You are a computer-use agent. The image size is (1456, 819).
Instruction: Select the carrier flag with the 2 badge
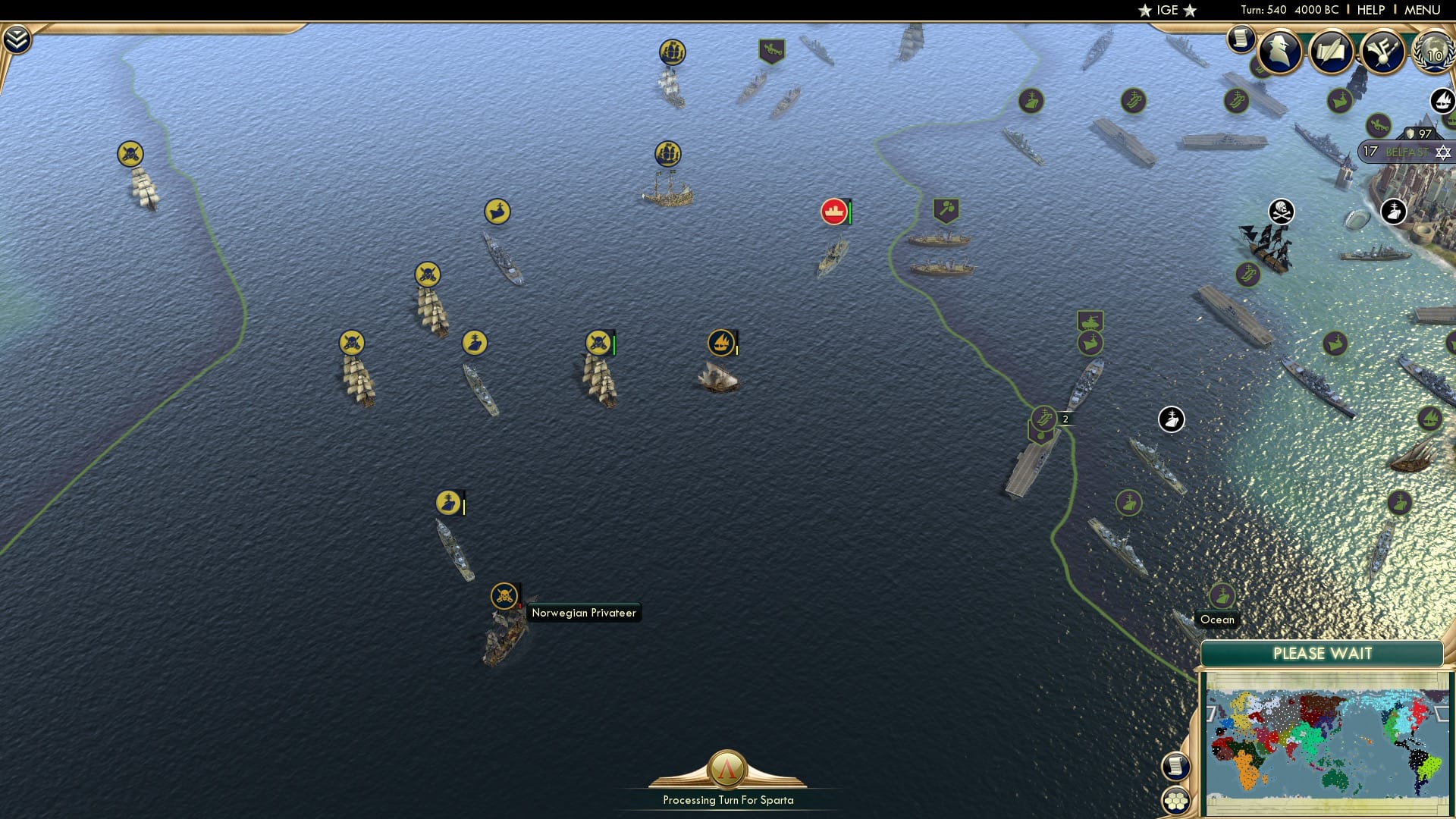click(1041, 416)
